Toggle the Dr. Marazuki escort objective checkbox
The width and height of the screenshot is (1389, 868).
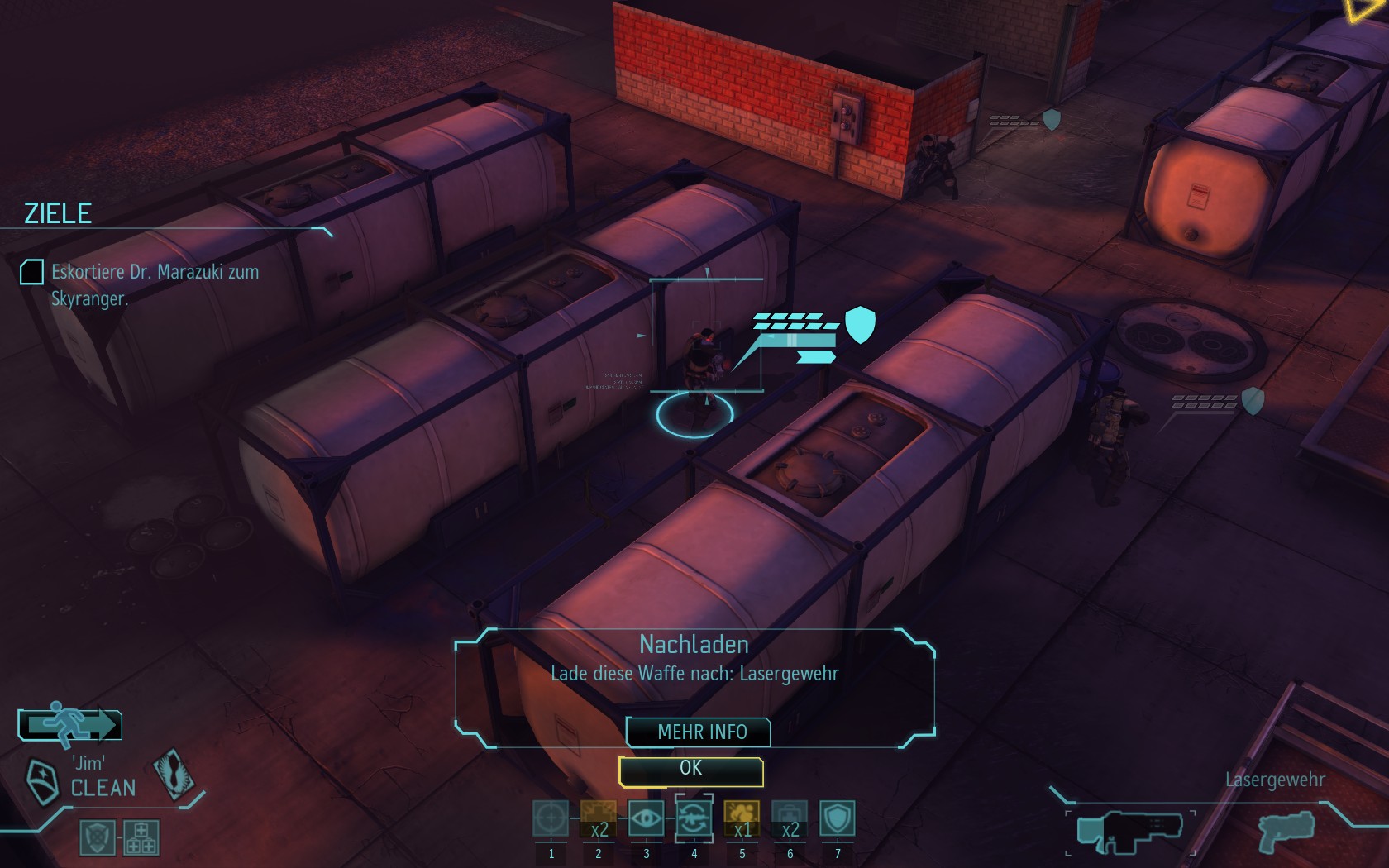pyautogui.click(x=31, y=272)
